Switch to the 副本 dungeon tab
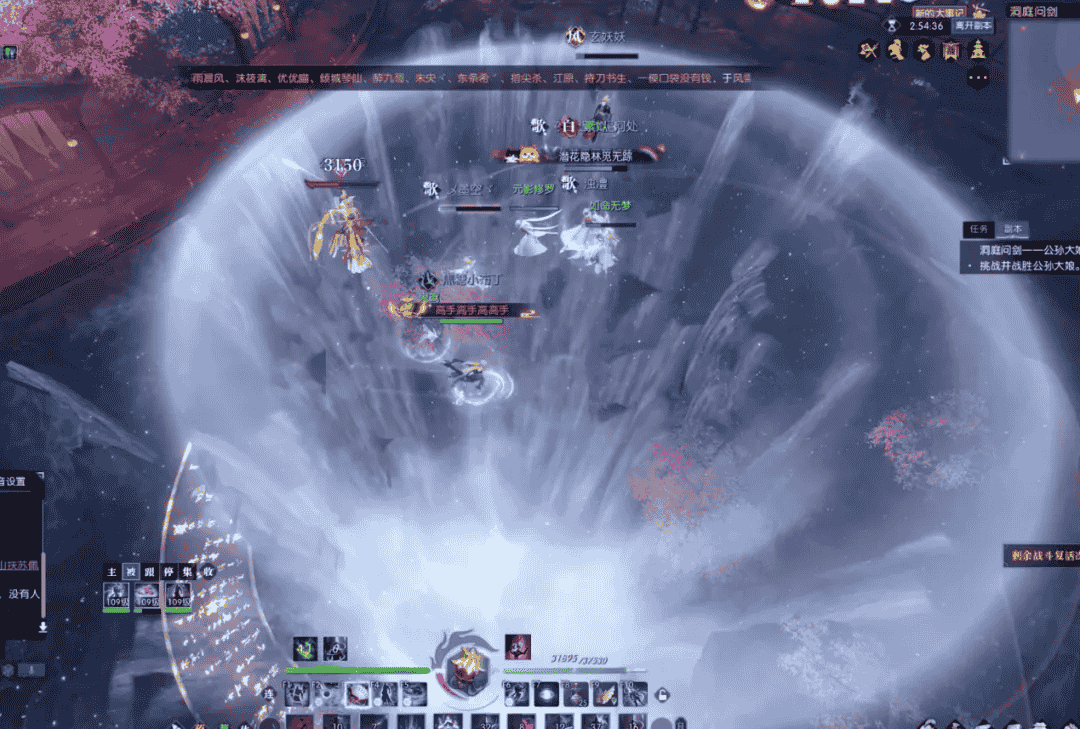Screen dimensions: 1080x729 pyautogui.click(x=1012, y=229)
